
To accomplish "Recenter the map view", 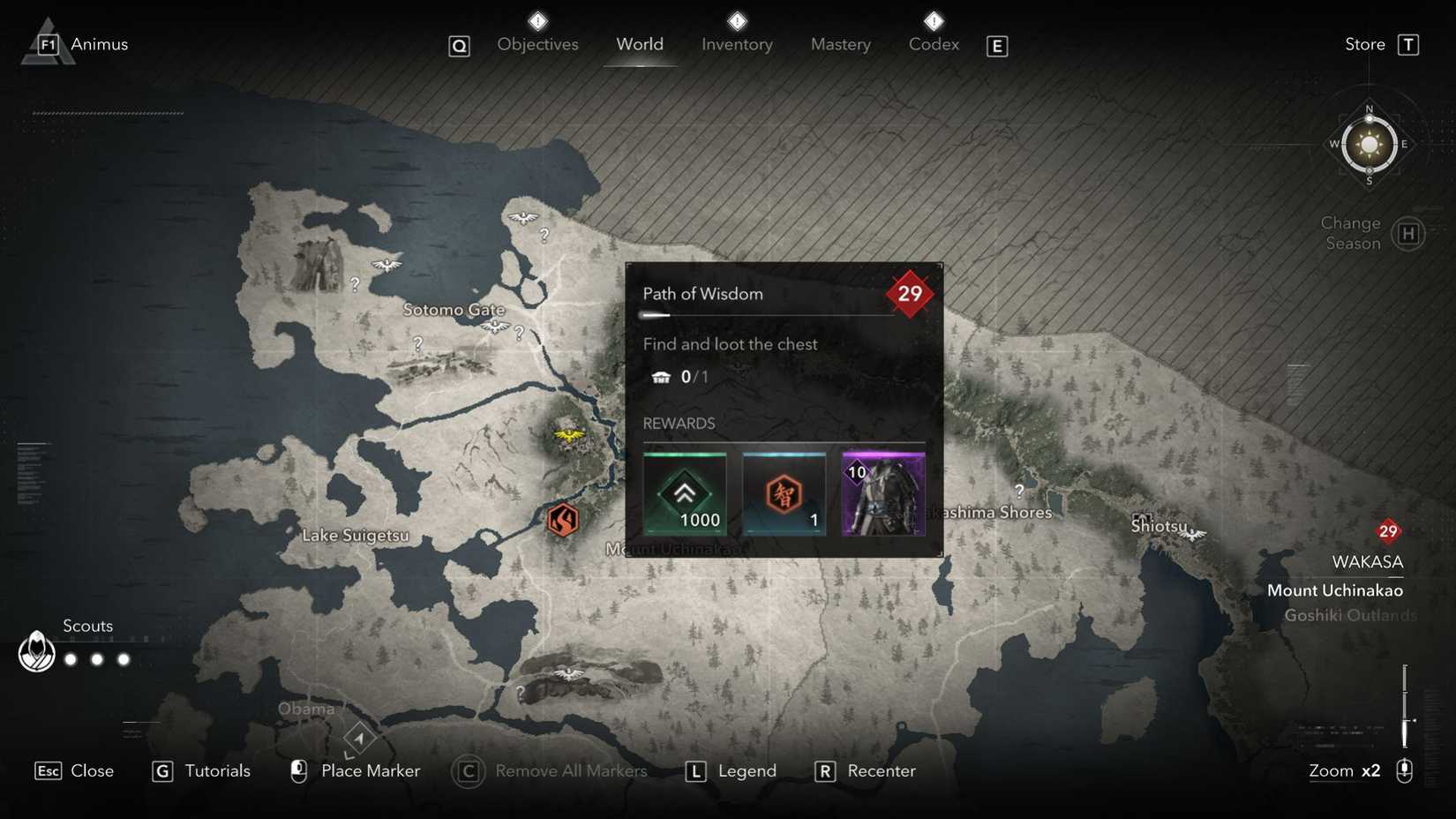I will tap(880, 770).
